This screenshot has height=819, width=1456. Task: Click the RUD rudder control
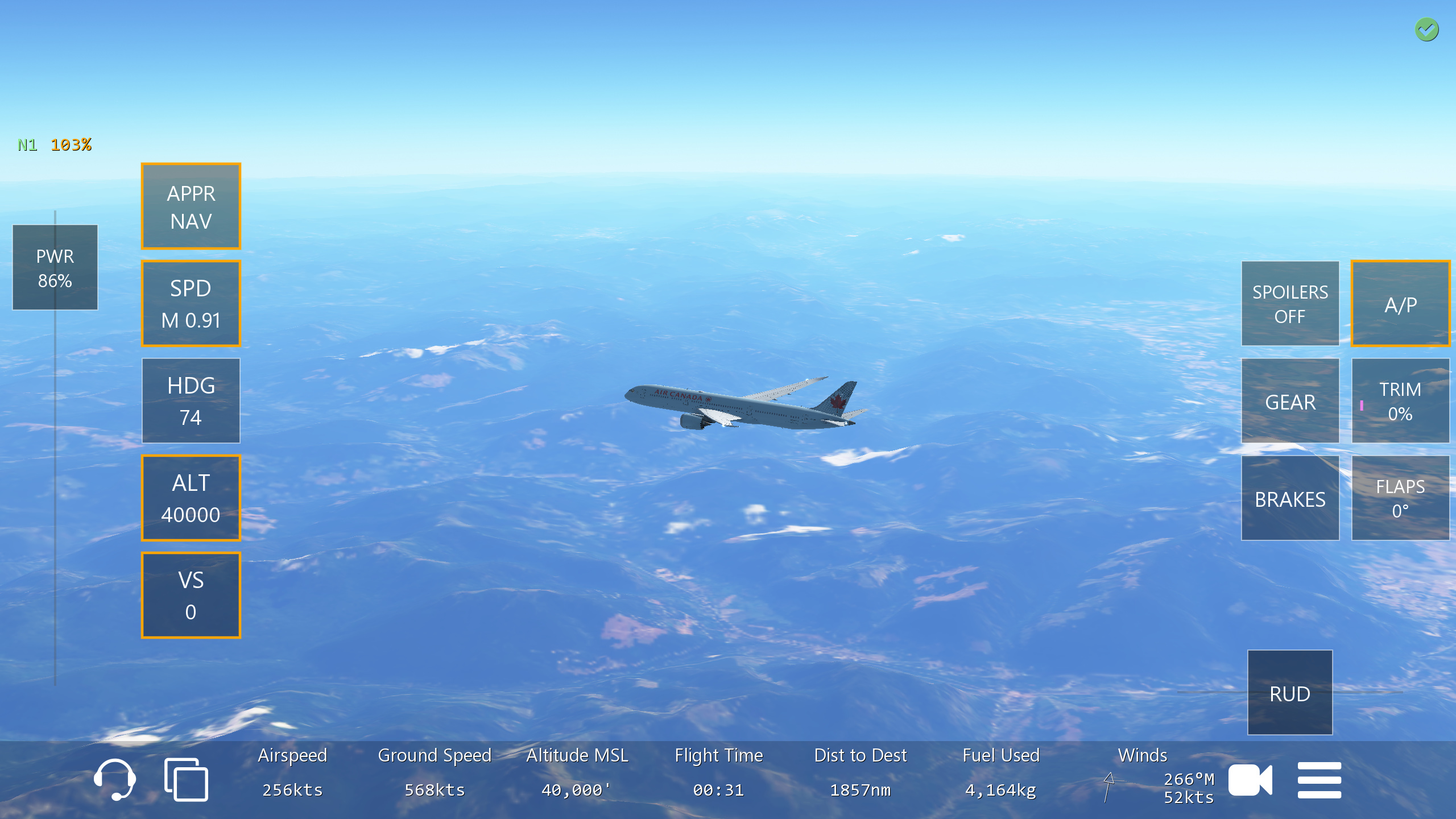1289,693
